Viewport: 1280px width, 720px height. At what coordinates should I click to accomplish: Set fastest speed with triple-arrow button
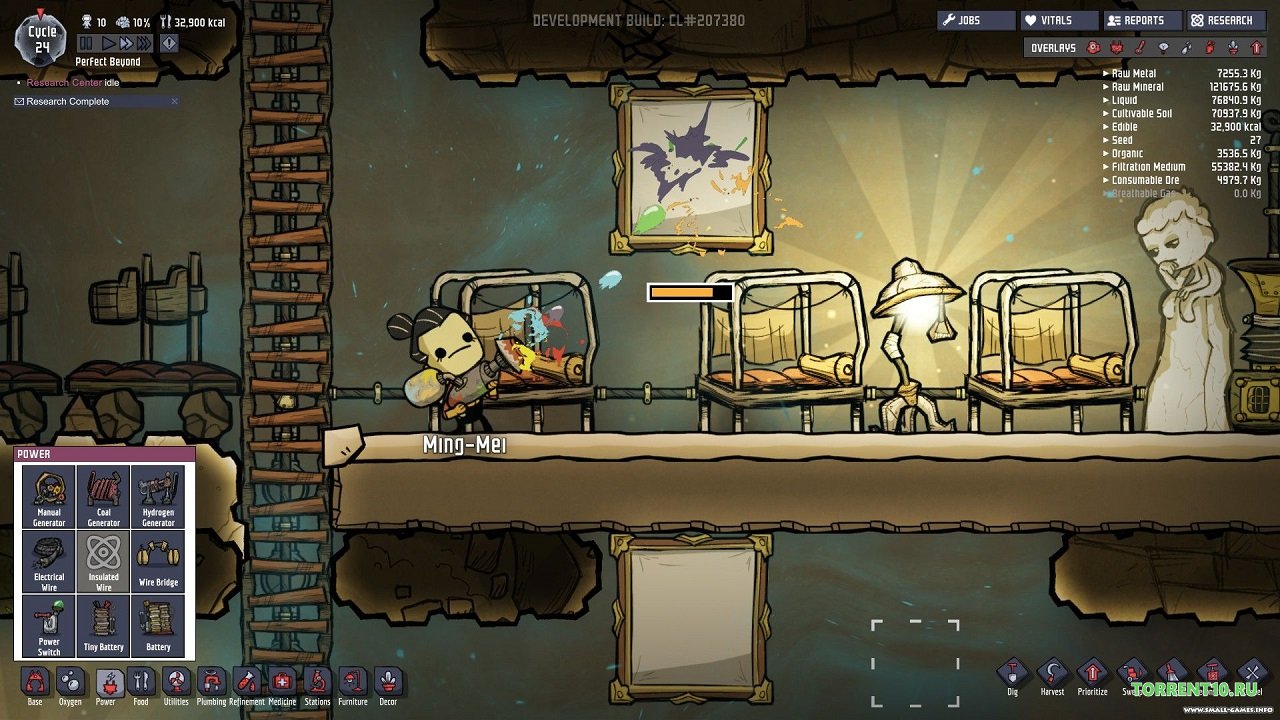[144, 43]
